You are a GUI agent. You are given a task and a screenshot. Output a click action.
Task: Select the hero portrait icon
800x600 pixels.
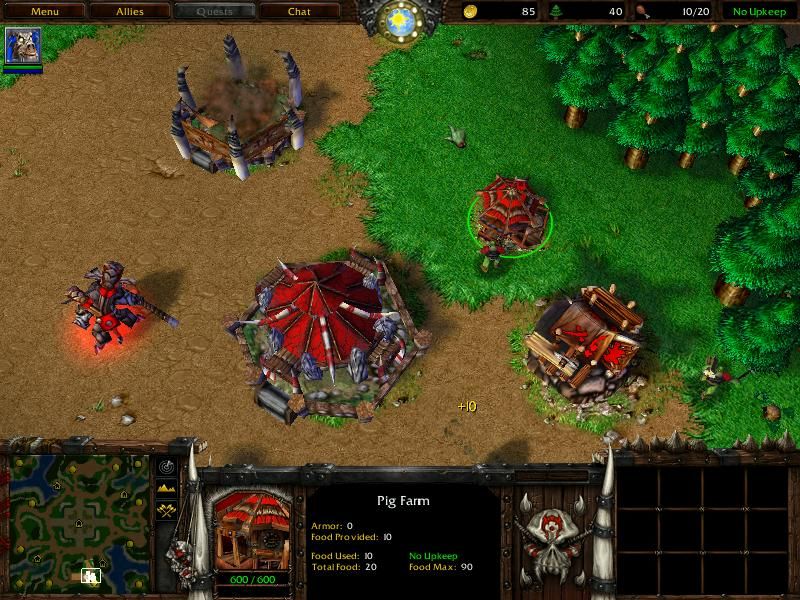[23, 47]
